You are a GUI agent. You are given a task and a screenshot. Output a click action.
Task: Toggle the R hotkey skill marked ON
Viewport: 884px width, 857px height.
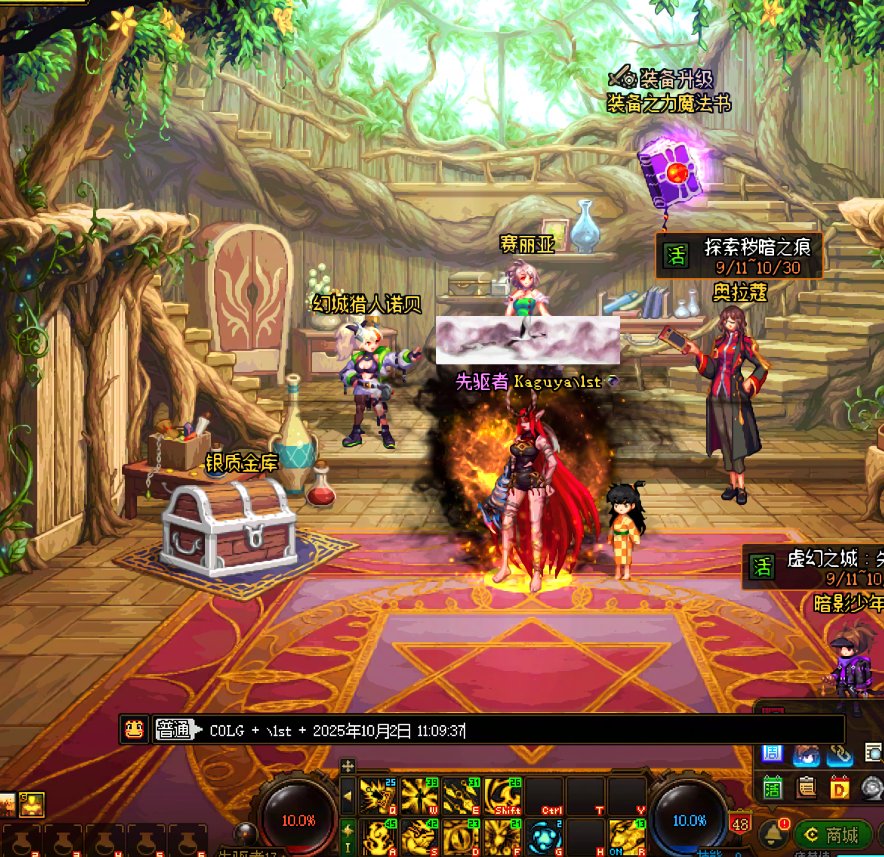tap(627, 836)
